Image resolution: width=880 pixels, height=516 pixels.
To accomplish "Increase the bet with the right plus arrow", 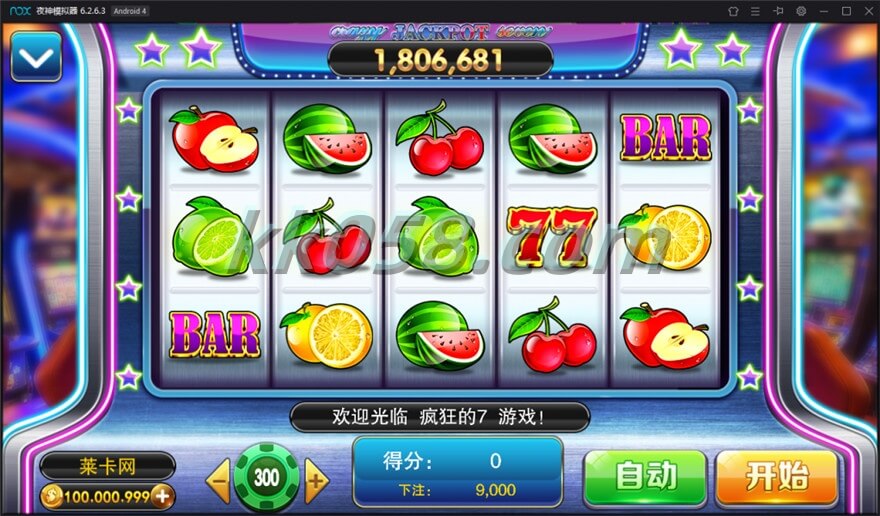I will (316, 481).
